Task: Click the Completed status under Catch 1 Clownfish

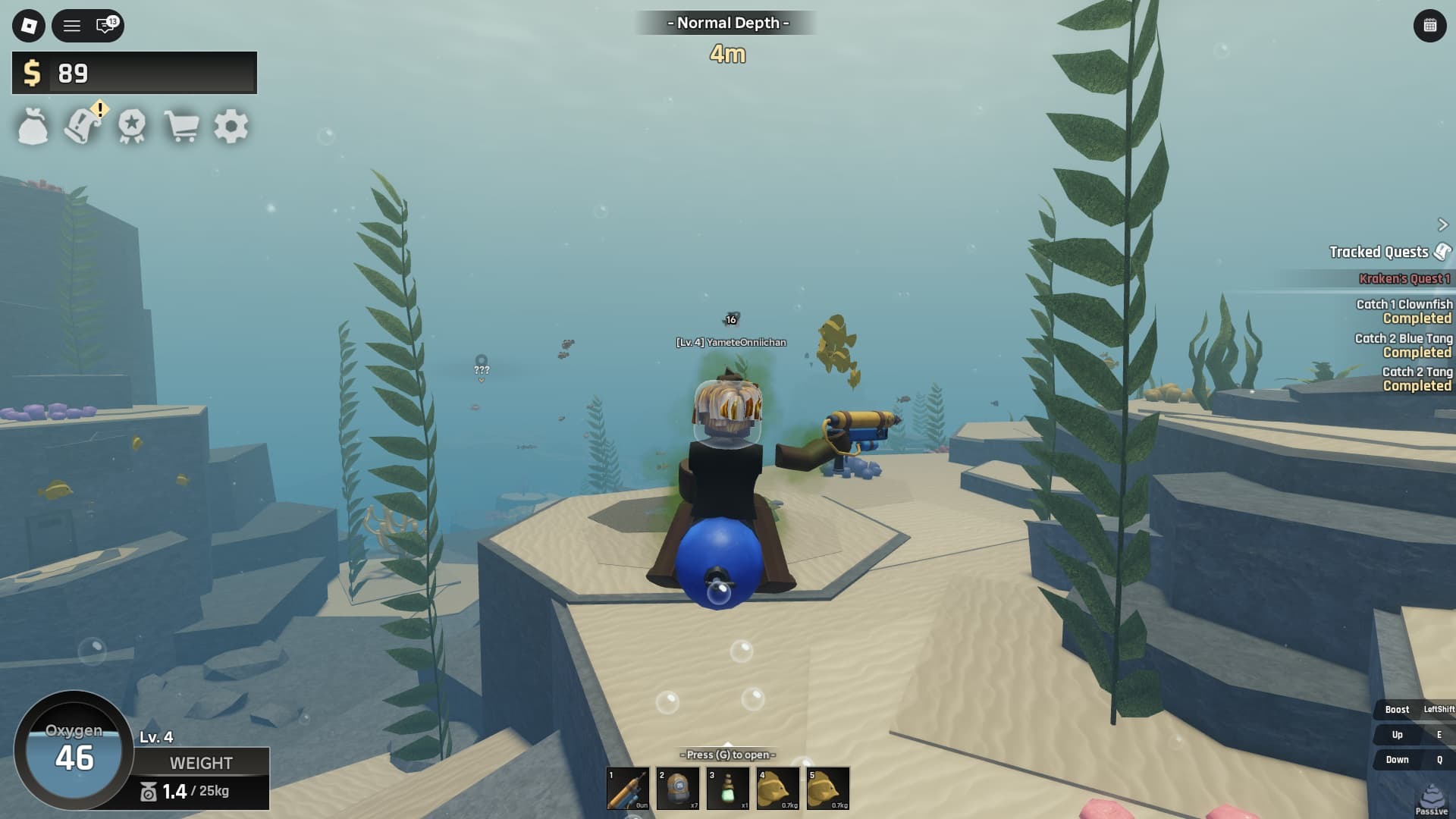Action: [1417, 318]
